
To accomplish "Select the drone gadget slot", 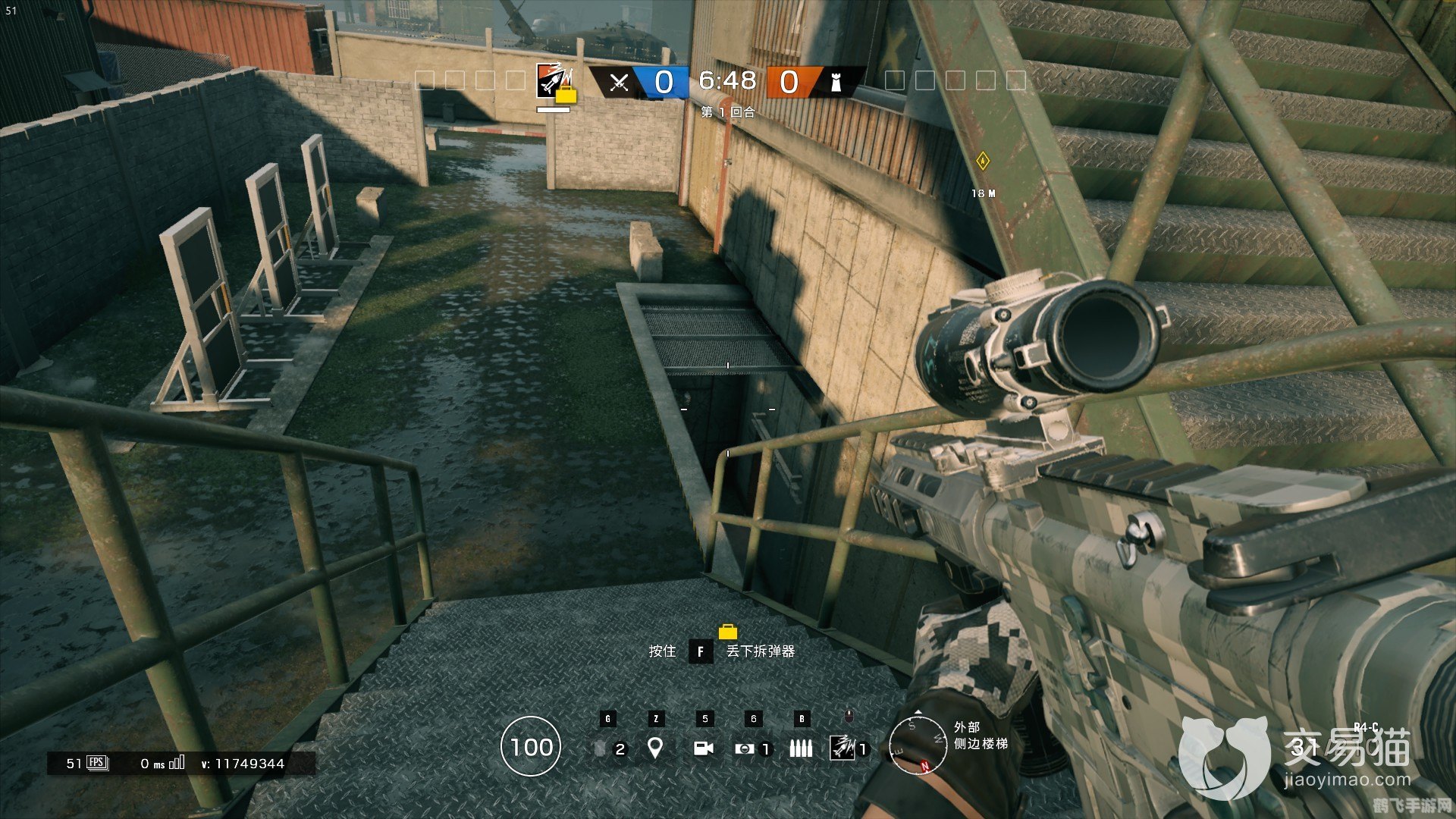I will [x=745, y=748].
